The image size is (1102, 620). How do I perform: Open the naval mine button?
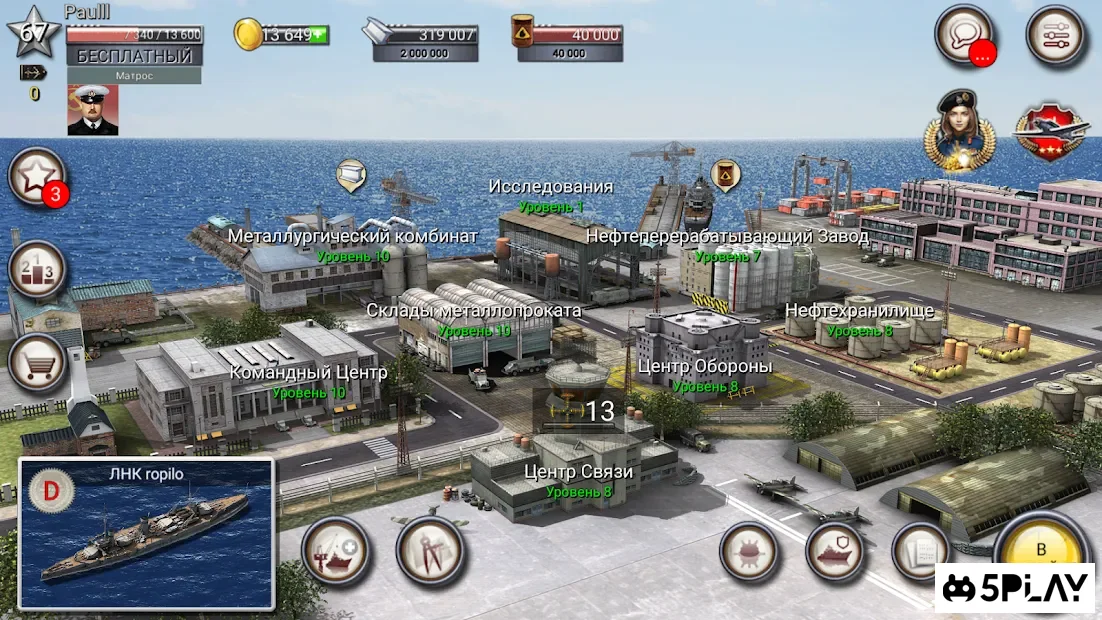(x=750, y=552)
